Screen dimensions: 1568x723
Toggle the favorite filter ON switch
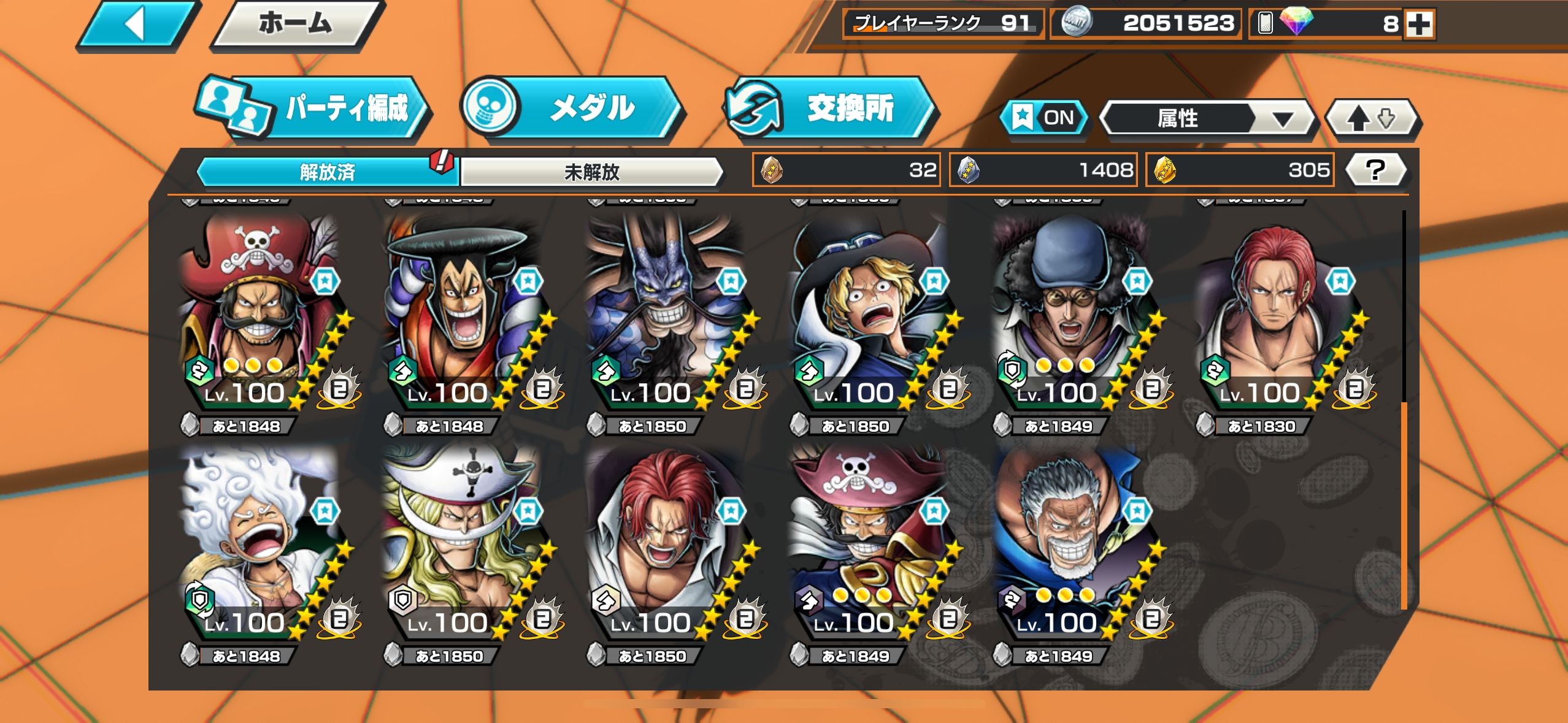coord(1044,118)
